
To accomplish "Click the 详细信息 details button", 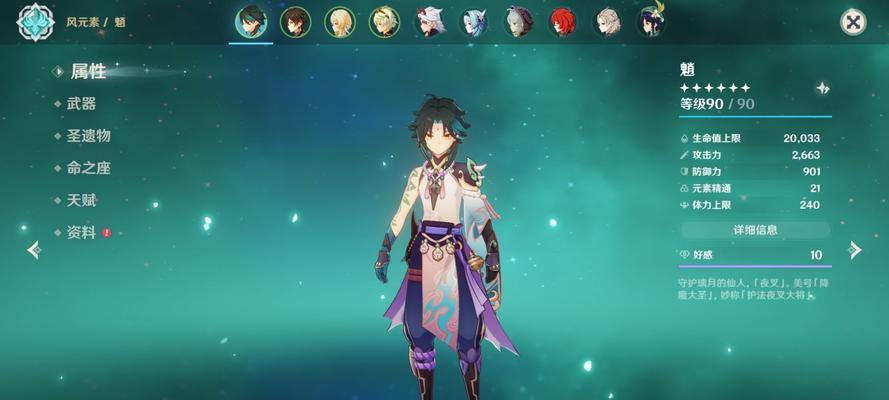I will click(755, 230).
